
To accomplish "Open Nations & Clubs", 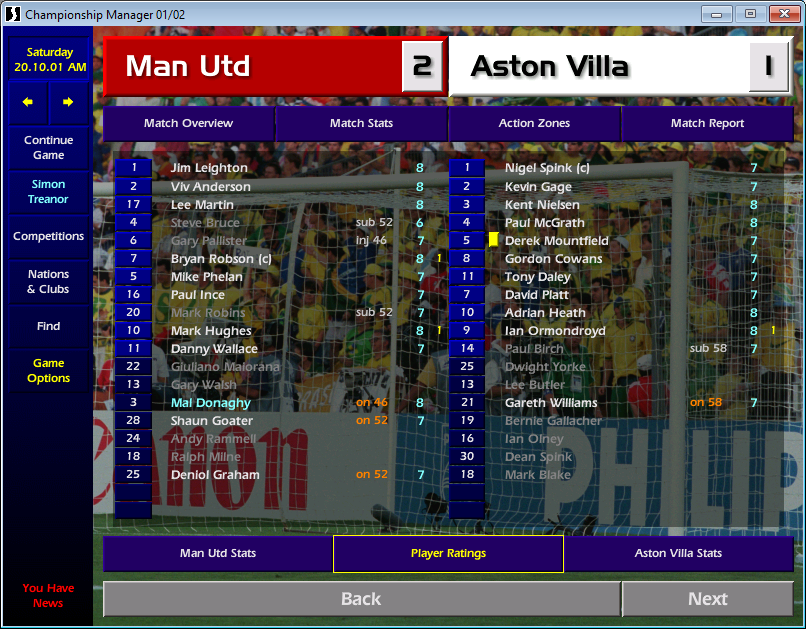I will point(48,282).
